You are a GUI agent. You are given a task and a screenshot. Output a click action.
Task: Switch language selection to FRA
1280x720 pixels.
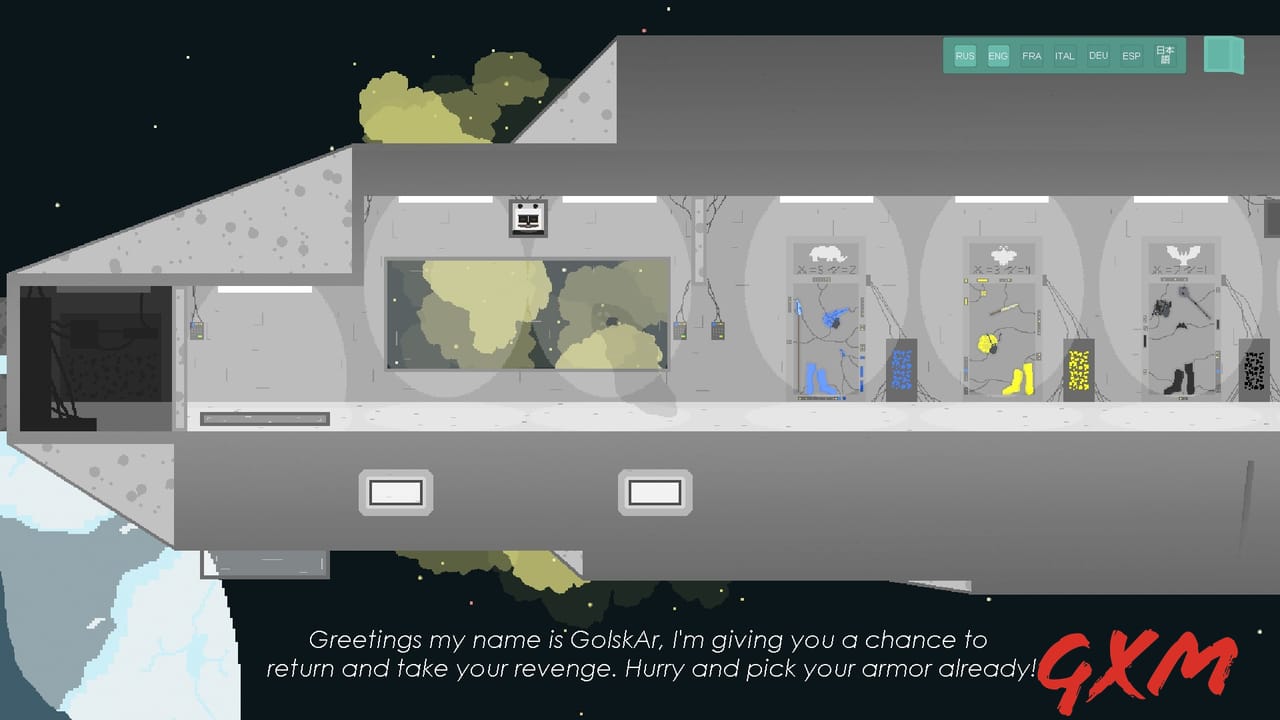1031,56
